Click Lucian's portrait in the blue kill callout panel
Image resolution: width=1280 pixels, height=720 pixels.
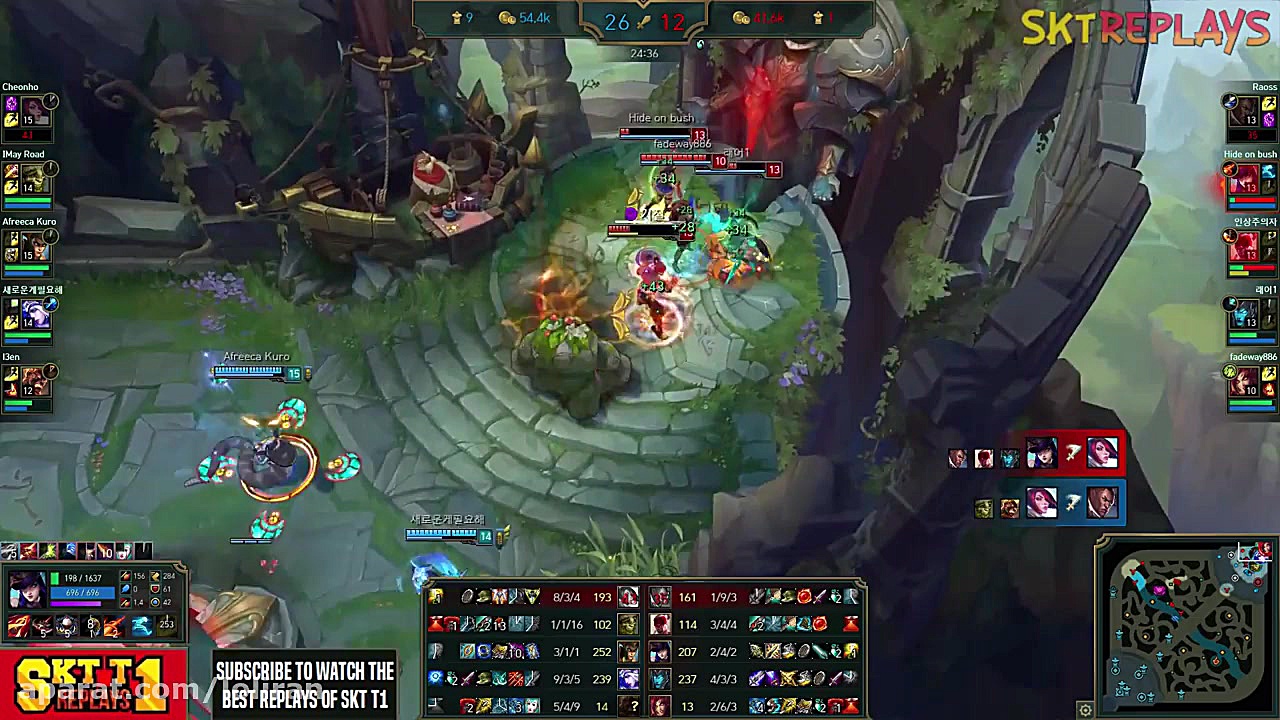(1102, 503)
